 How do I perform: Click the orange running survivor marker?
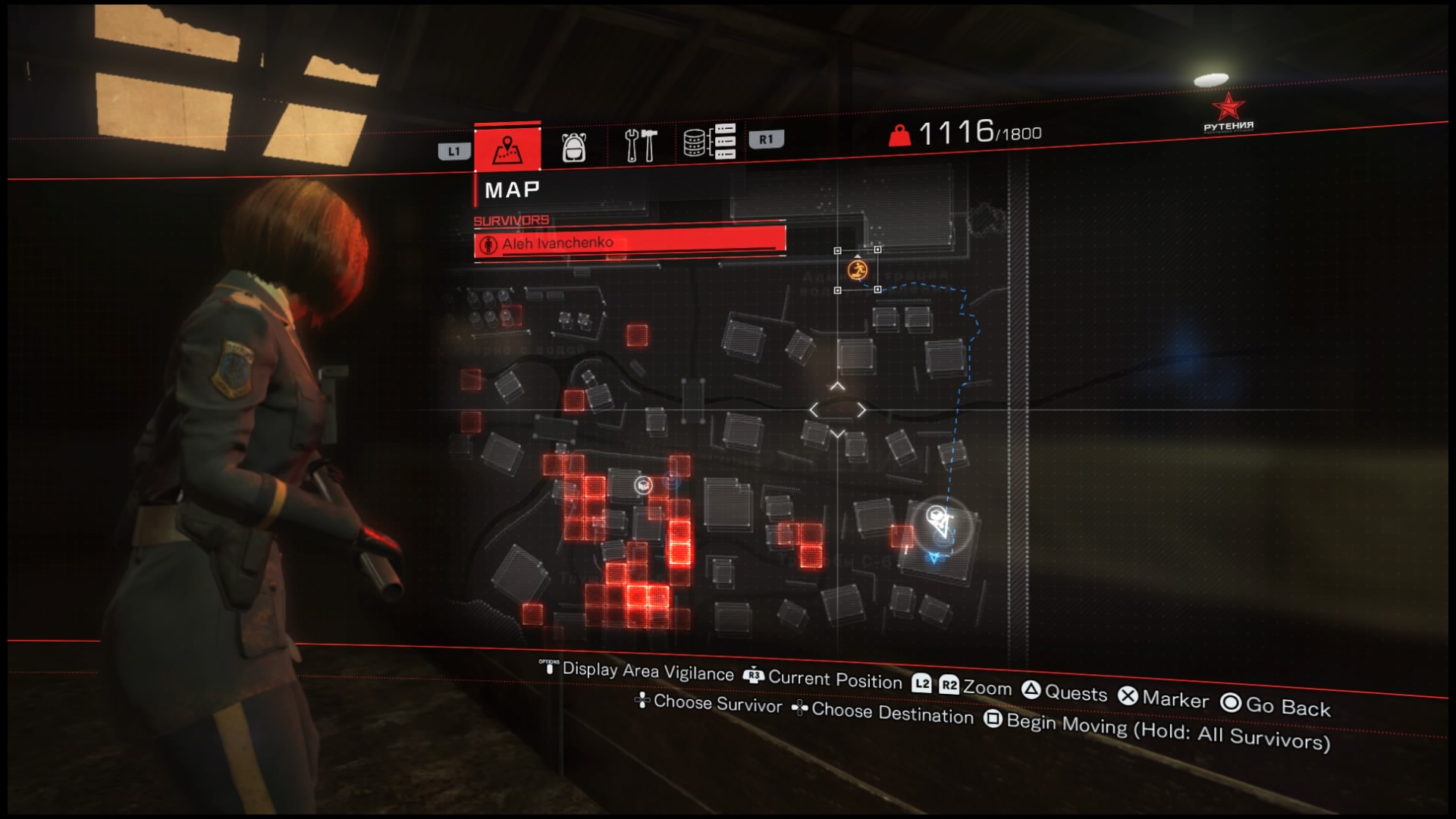pos(858,270)
